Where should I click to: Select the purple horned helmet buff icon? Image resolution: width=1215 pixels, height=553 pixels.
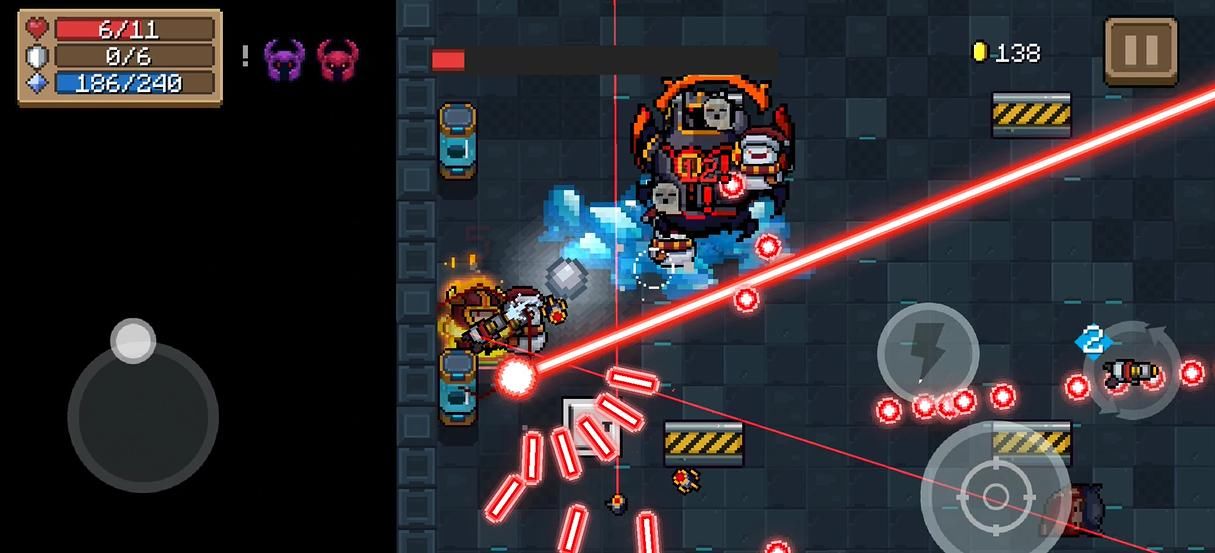pos(284,60)
